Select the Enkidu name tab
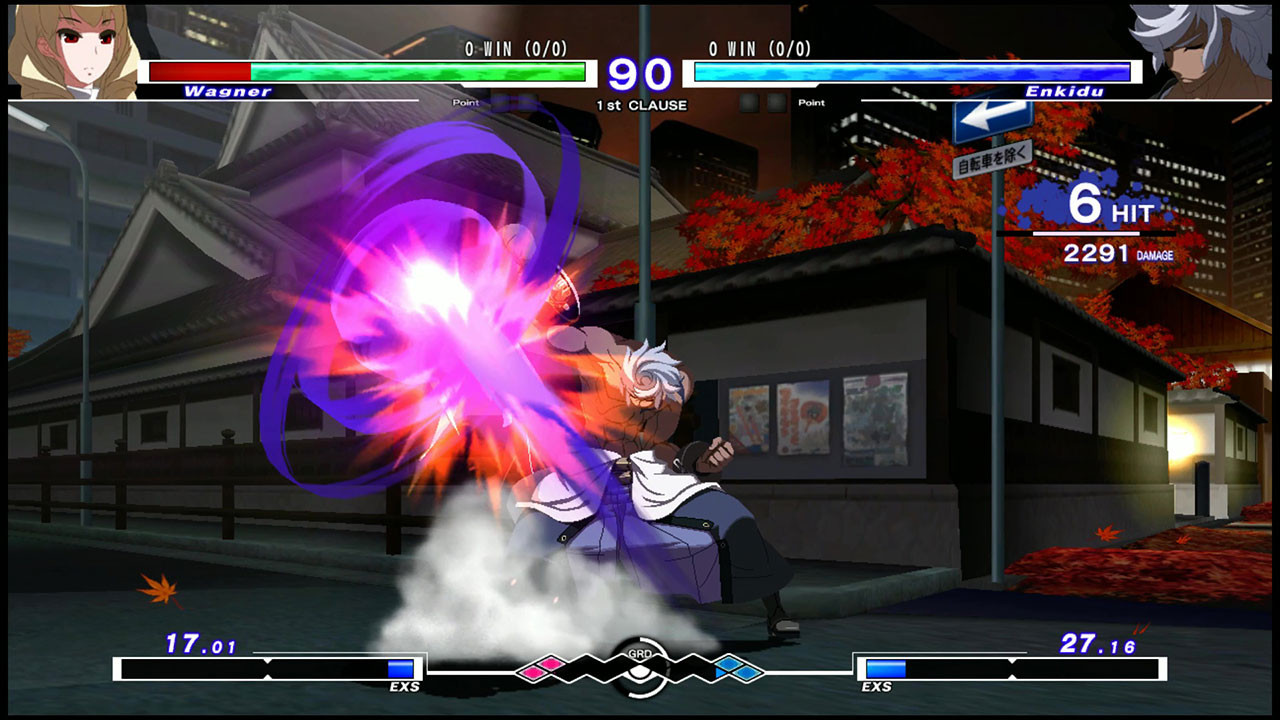Screen dimensions: 1280x720 pyautogui.click(x=1067, y=91)
